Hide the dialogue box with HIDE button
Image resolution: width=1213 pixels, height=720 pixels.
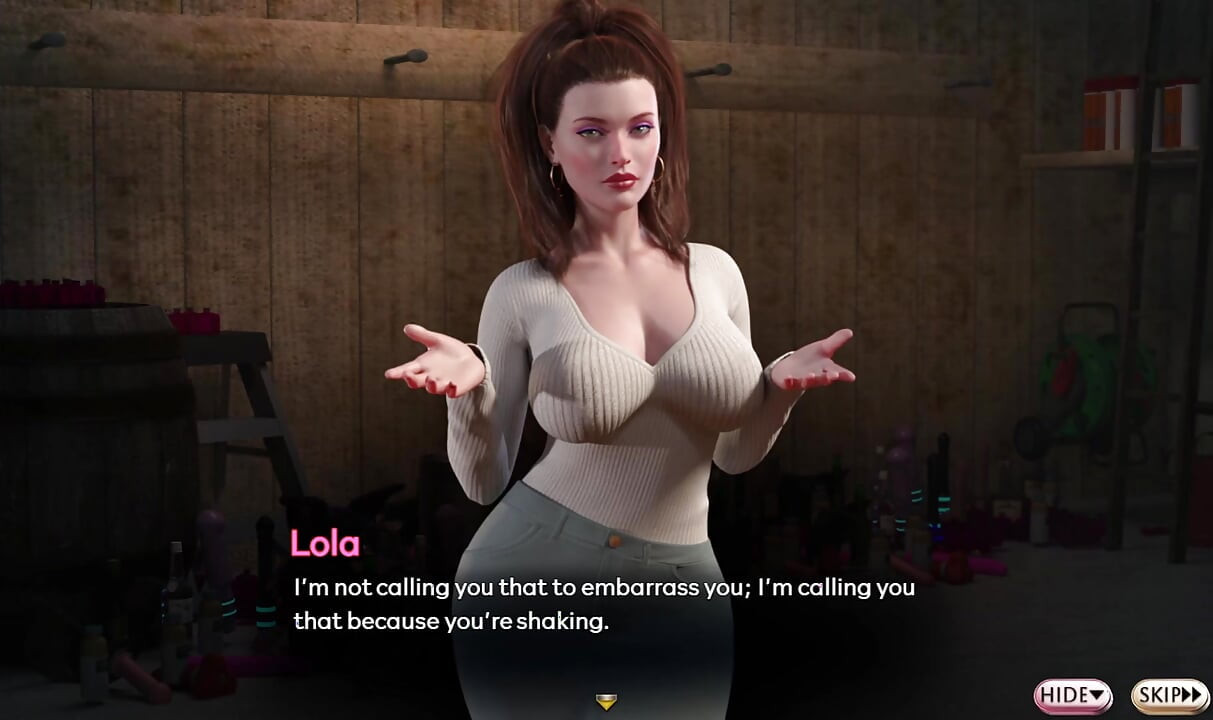click(x=1073, y=695)
